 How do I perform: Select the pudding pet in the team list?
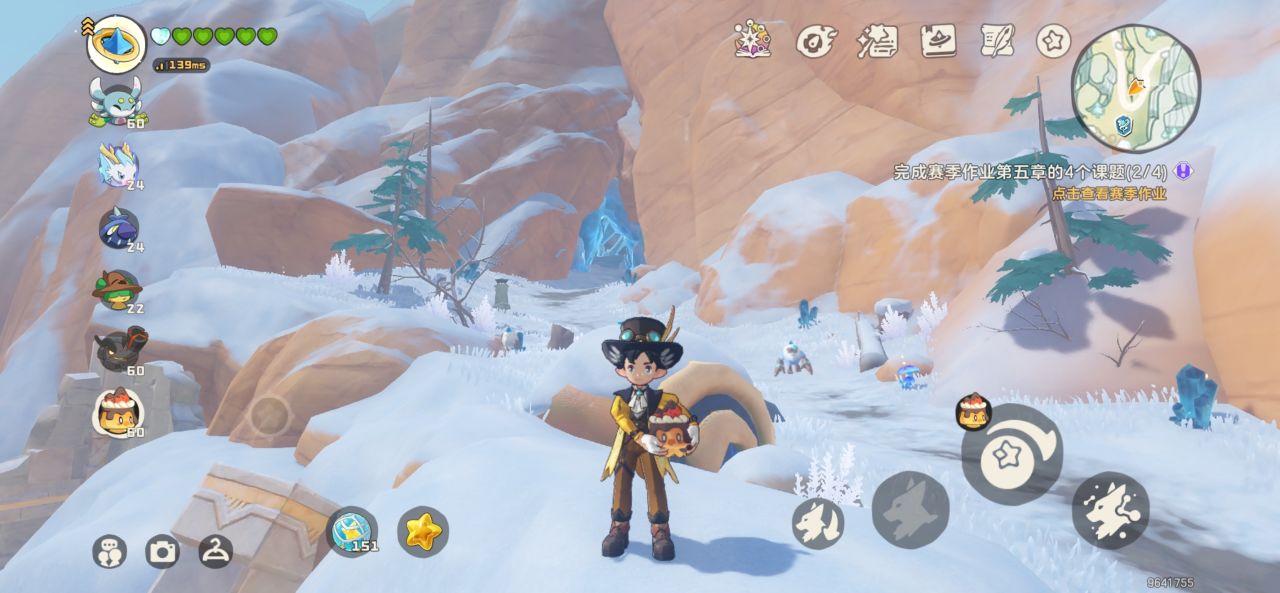(119, 411)
